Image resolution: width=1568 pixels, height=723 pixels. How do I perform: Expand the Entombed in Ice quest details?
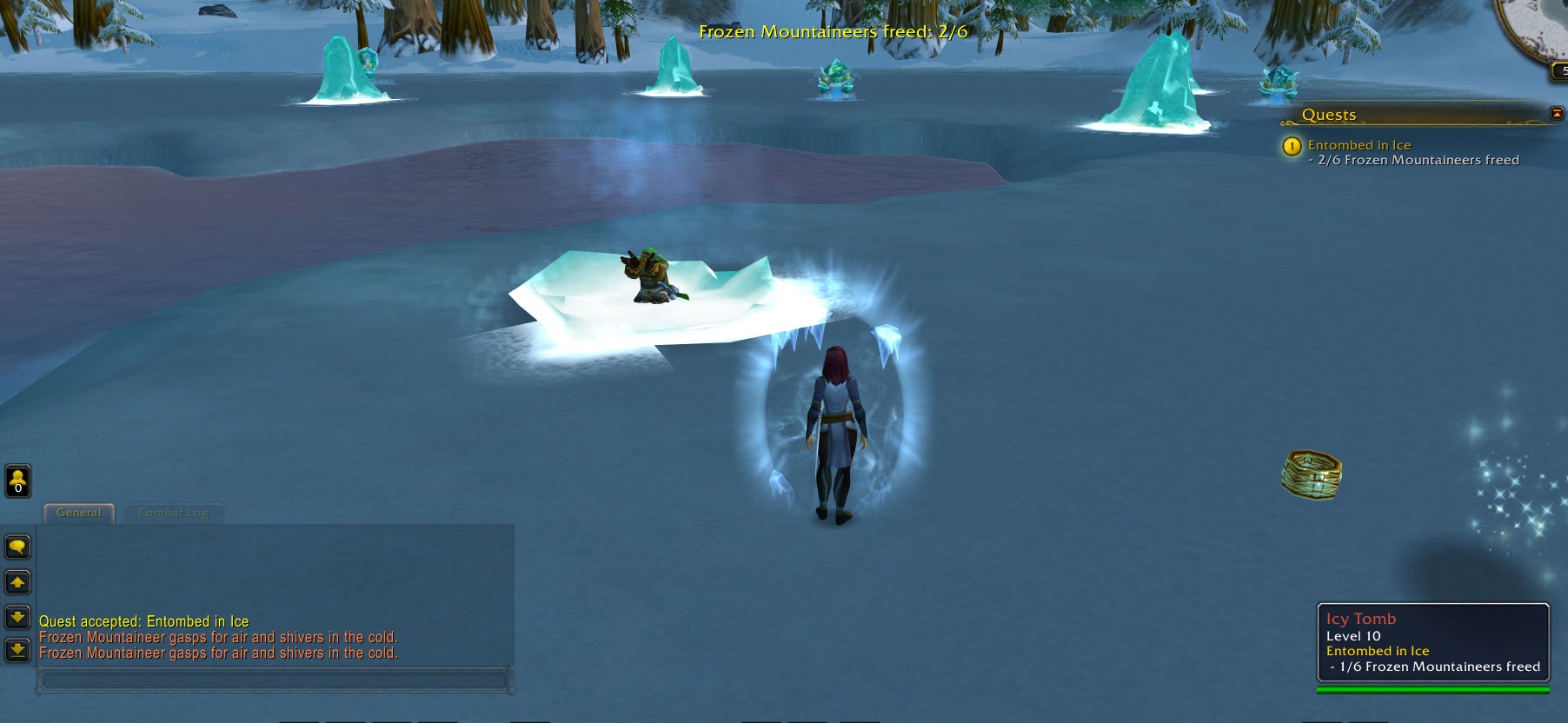coord(1359,145)
